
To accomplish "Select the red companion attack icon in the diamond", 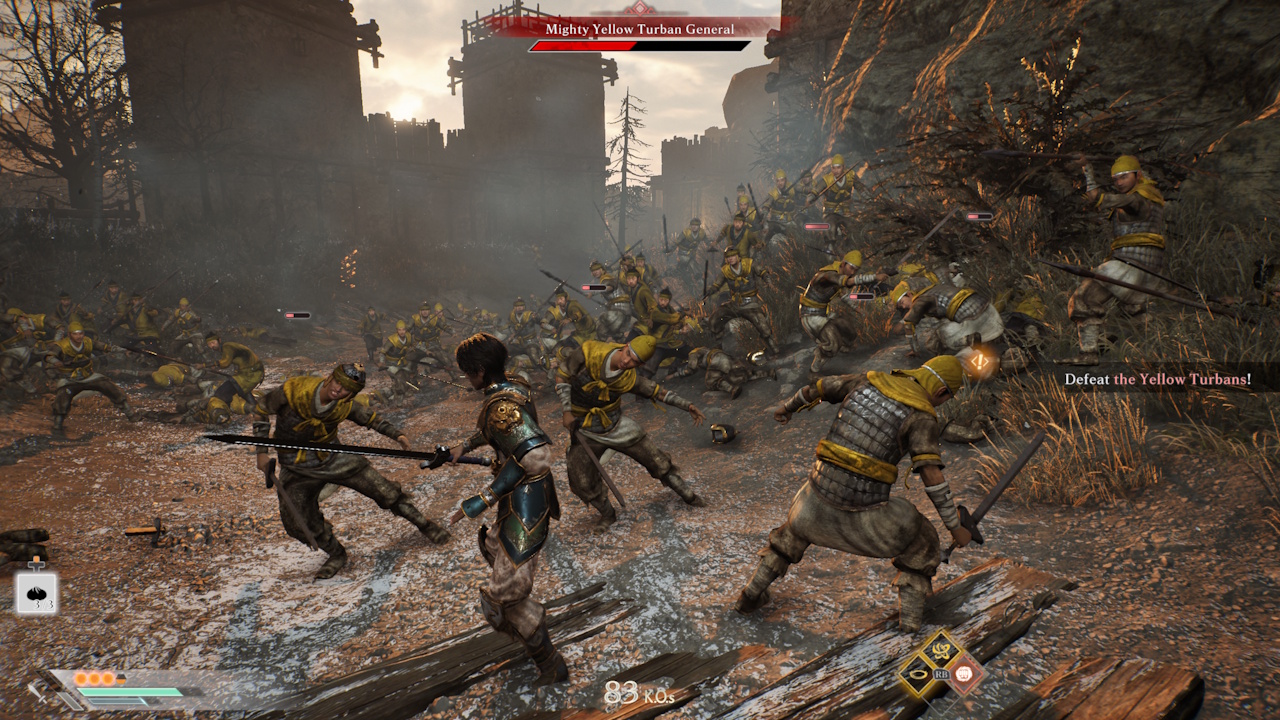I will tap(963, 674).
